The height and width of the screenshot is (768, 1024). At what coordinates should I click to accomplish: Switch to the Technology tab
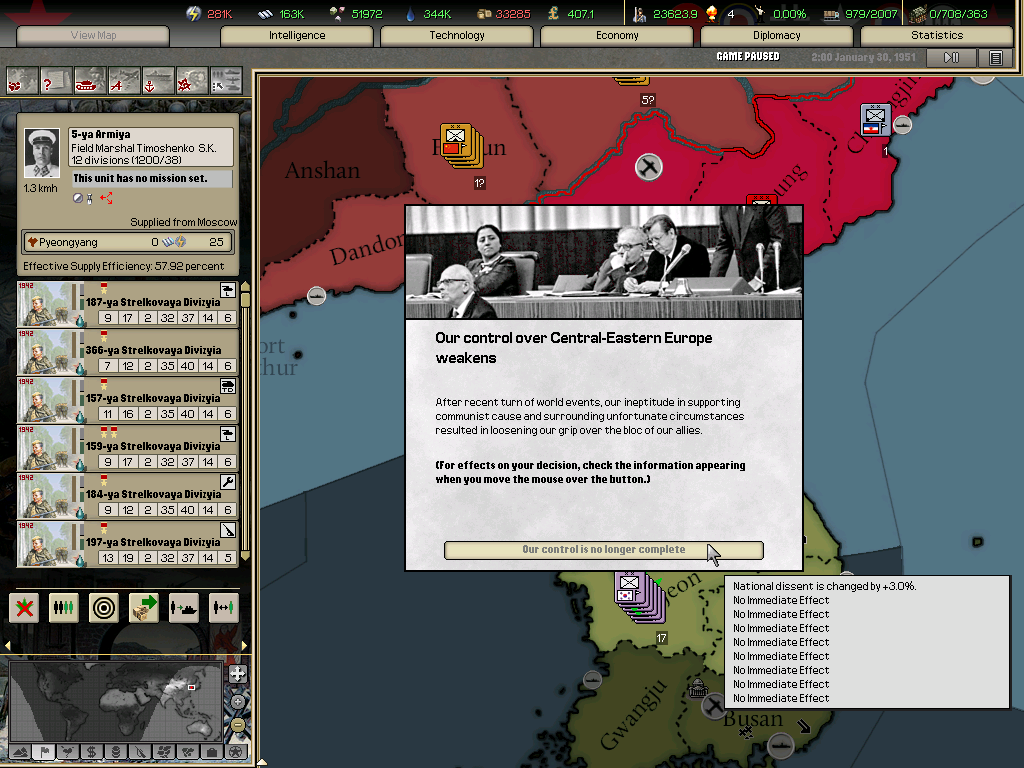point(457,36)
